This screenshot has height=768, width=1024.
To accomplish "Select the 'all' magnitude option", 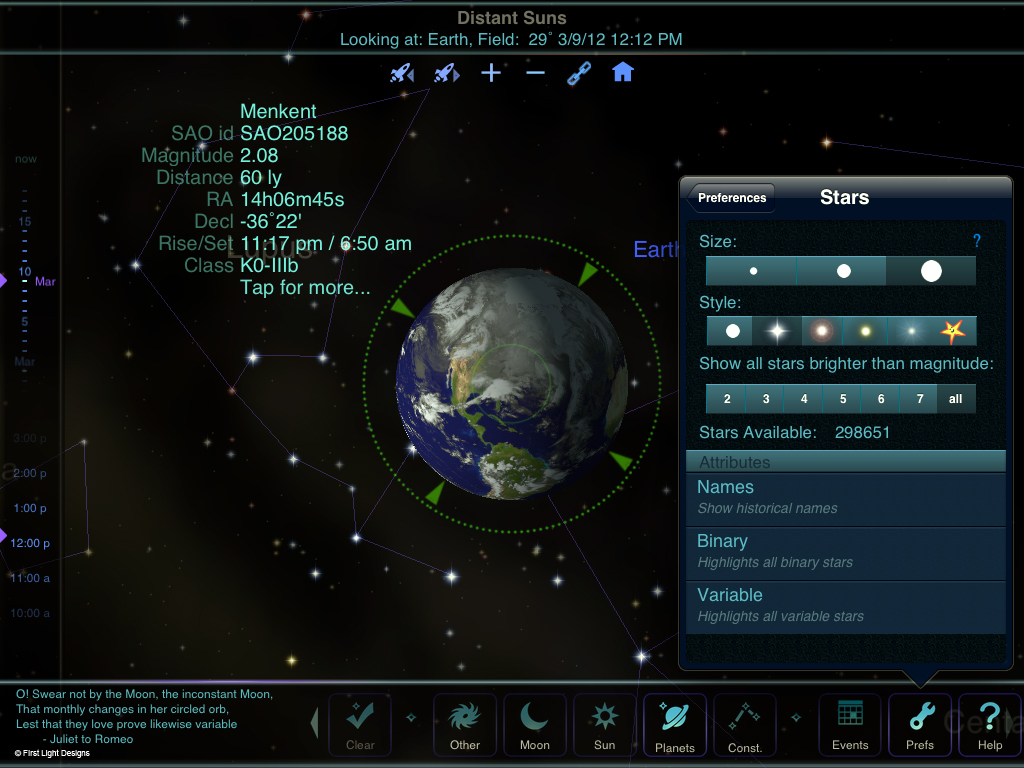I will click(956, 399).
